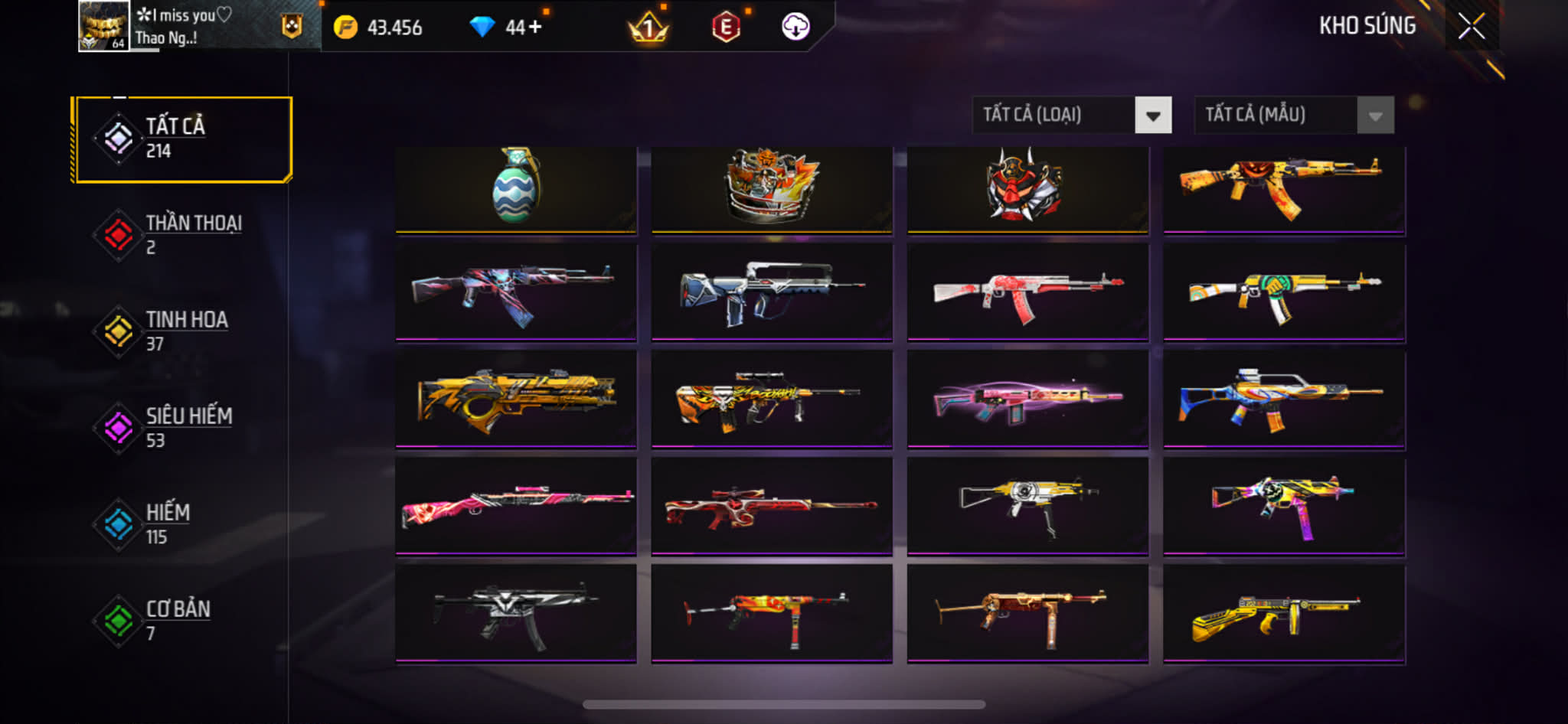Select the pink glowing rifle skin

click(1027, 399)
